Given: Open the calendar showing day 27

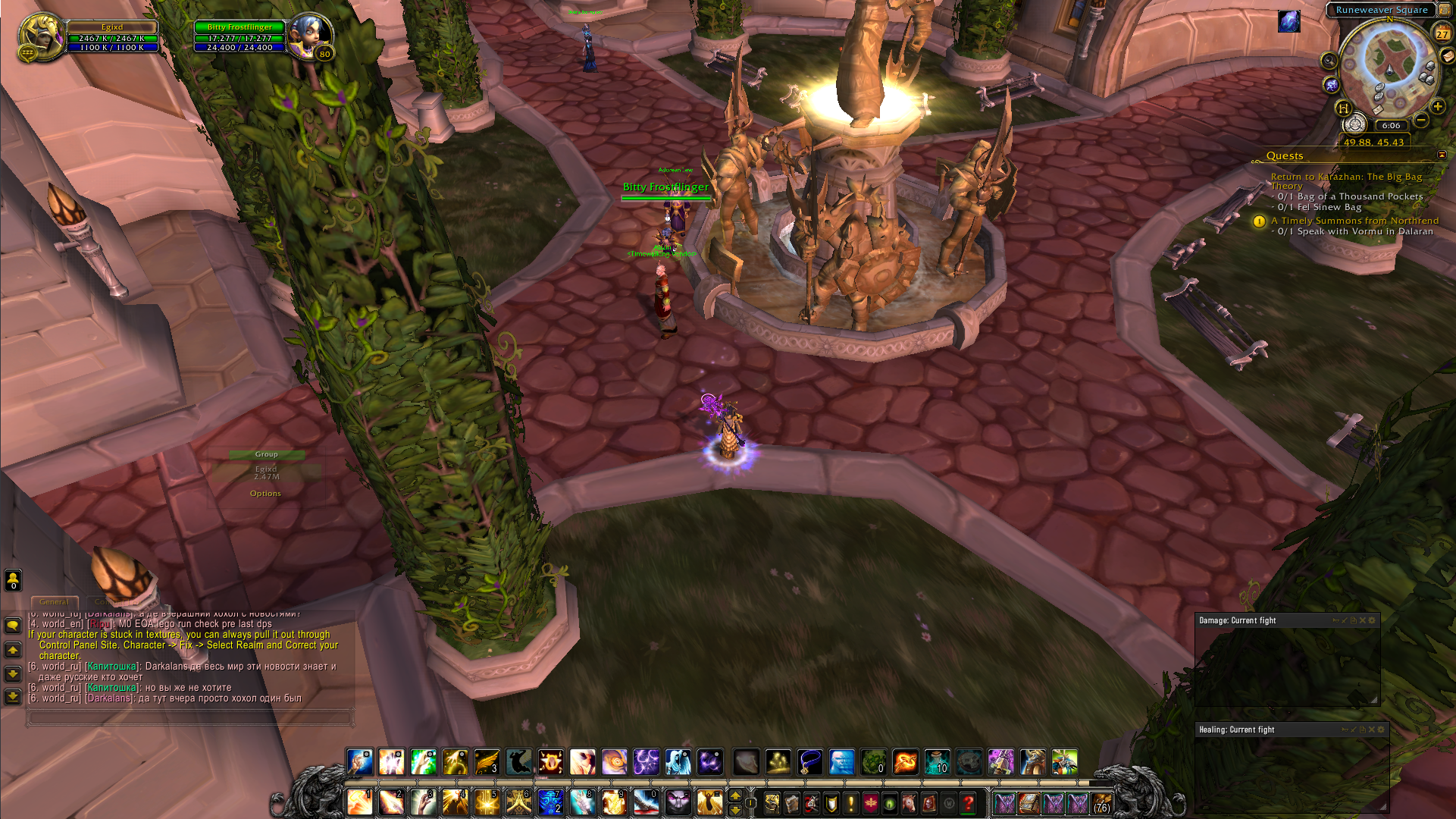Looking at the screenshot, I should (x=1442, y=33).
